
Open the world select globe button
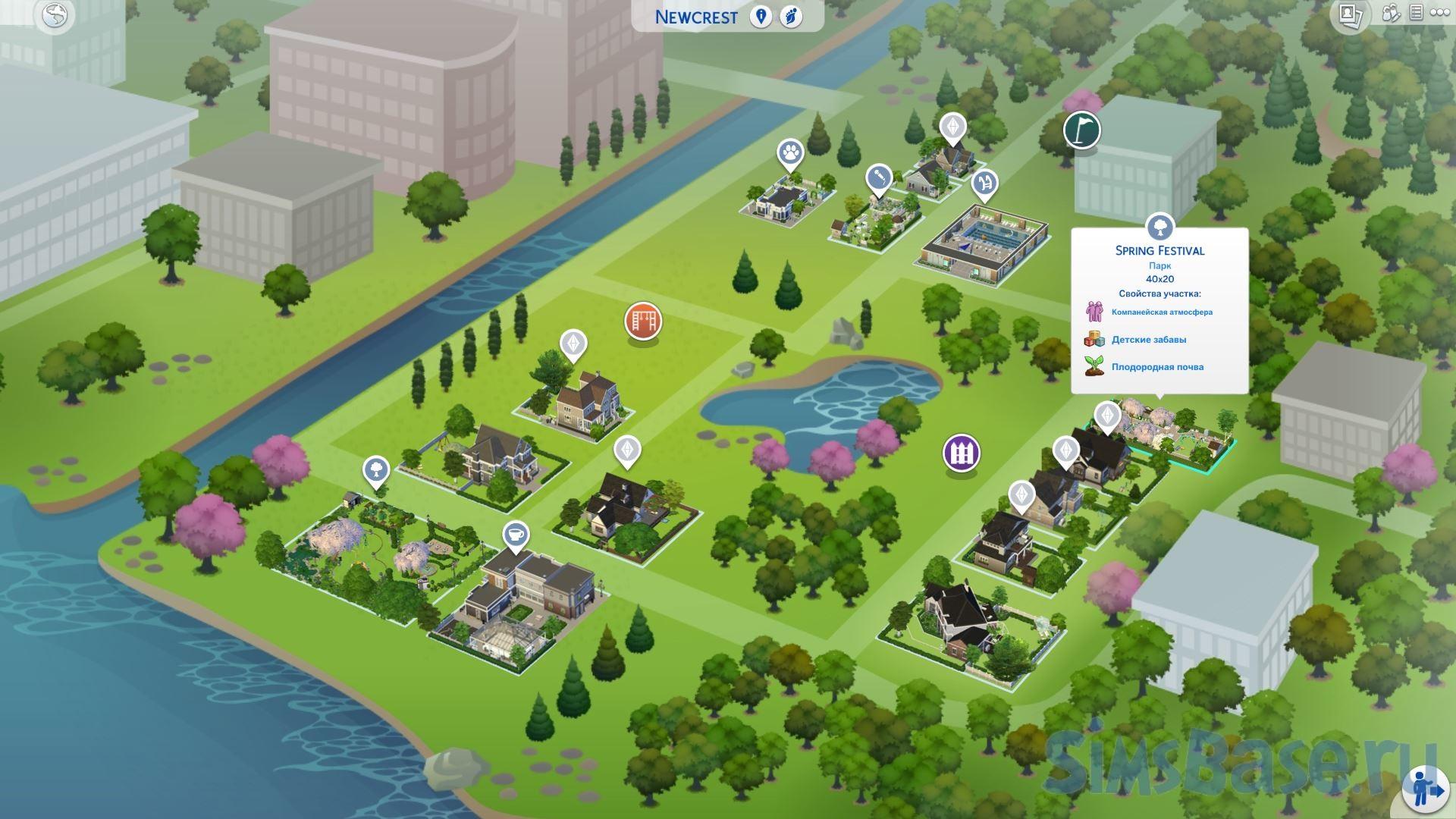[55, 16]
